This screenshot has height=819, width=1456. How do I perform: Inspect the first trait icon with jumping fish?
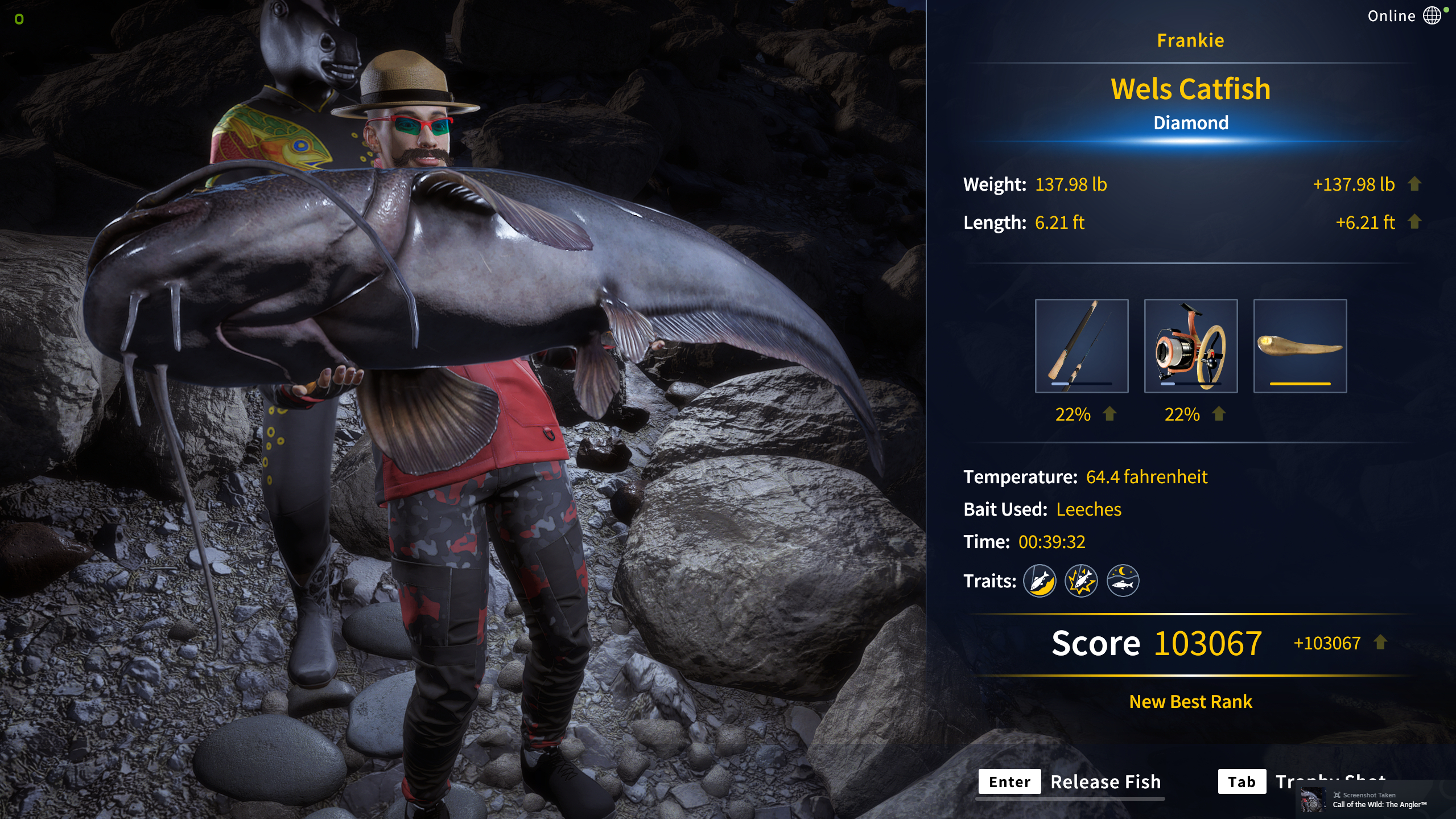point(1040,581)
